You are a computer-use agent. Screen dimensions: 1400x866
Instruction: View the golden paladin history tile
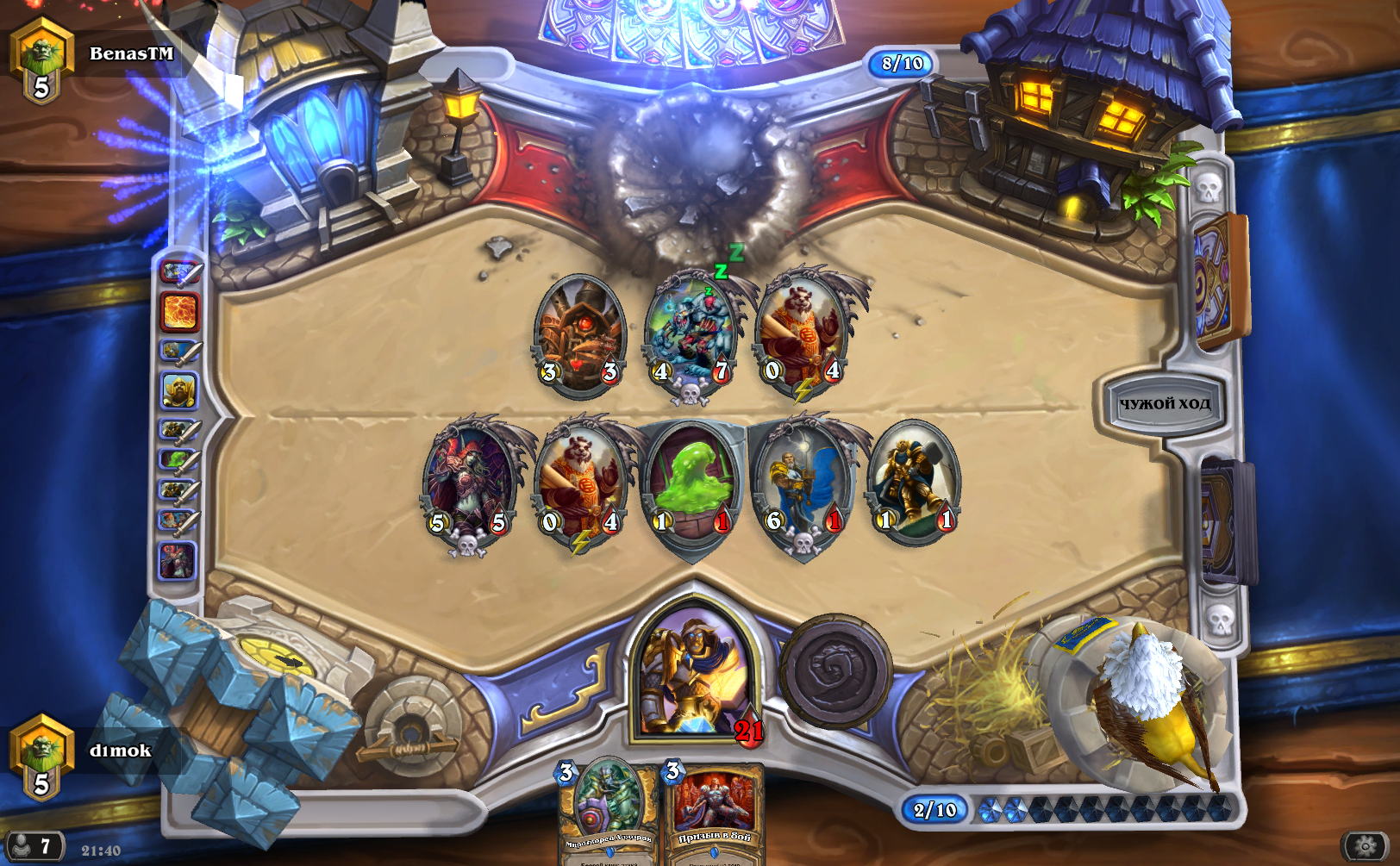[179, 391]
